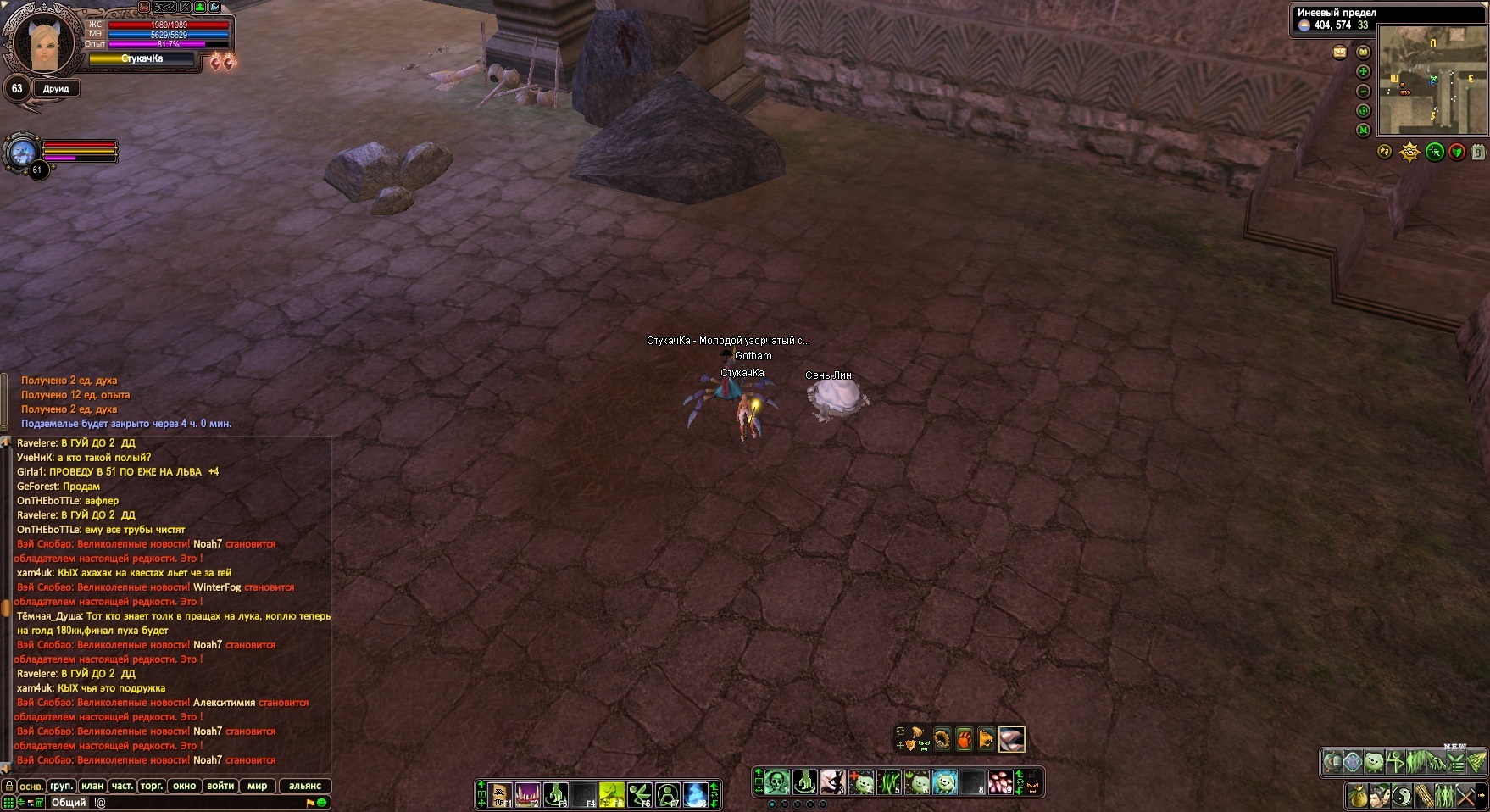Open the world map with the M button
This screenshot has width=1490, height=812.
(1364, 131)
